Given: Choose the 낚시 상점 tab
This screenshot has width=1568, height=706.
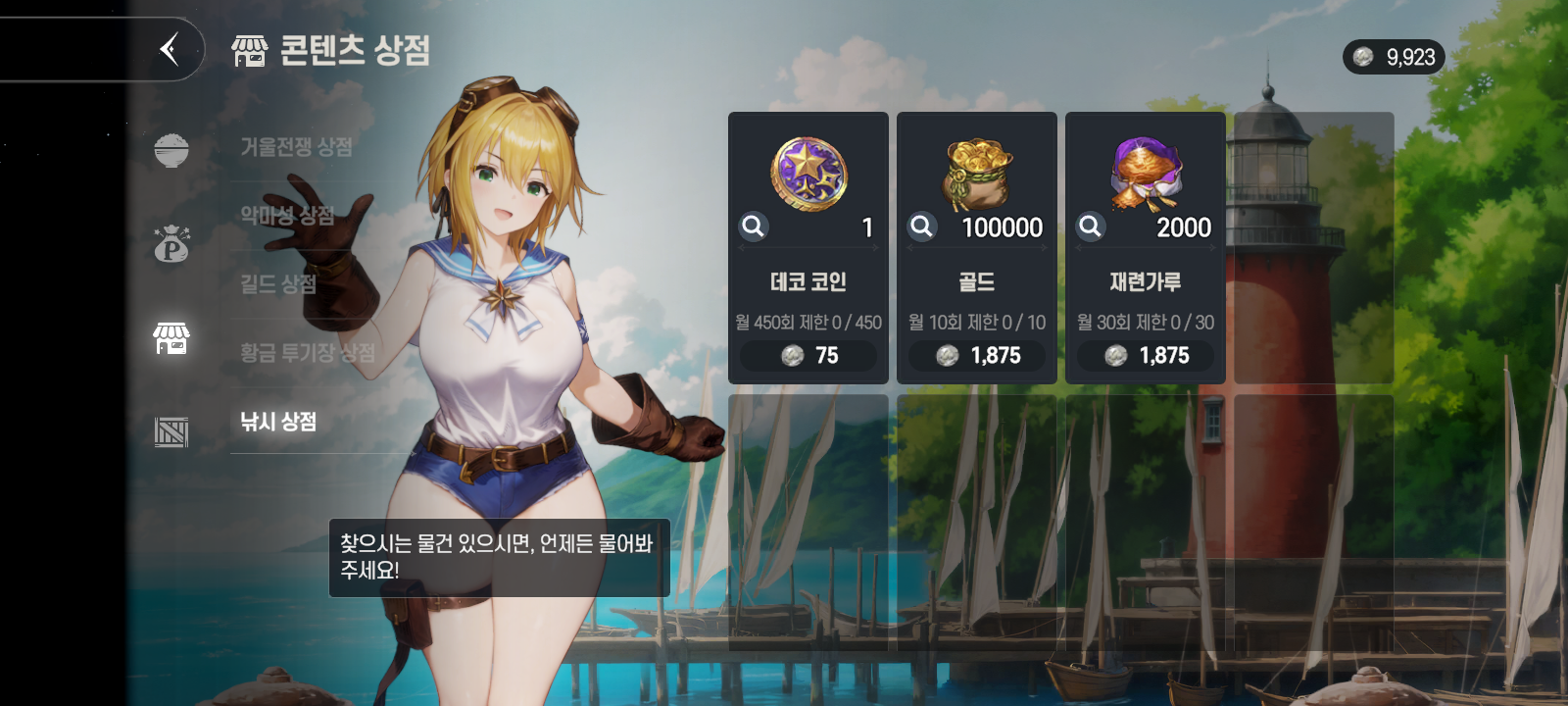Looking at the screenshot, I should [278, 423].
